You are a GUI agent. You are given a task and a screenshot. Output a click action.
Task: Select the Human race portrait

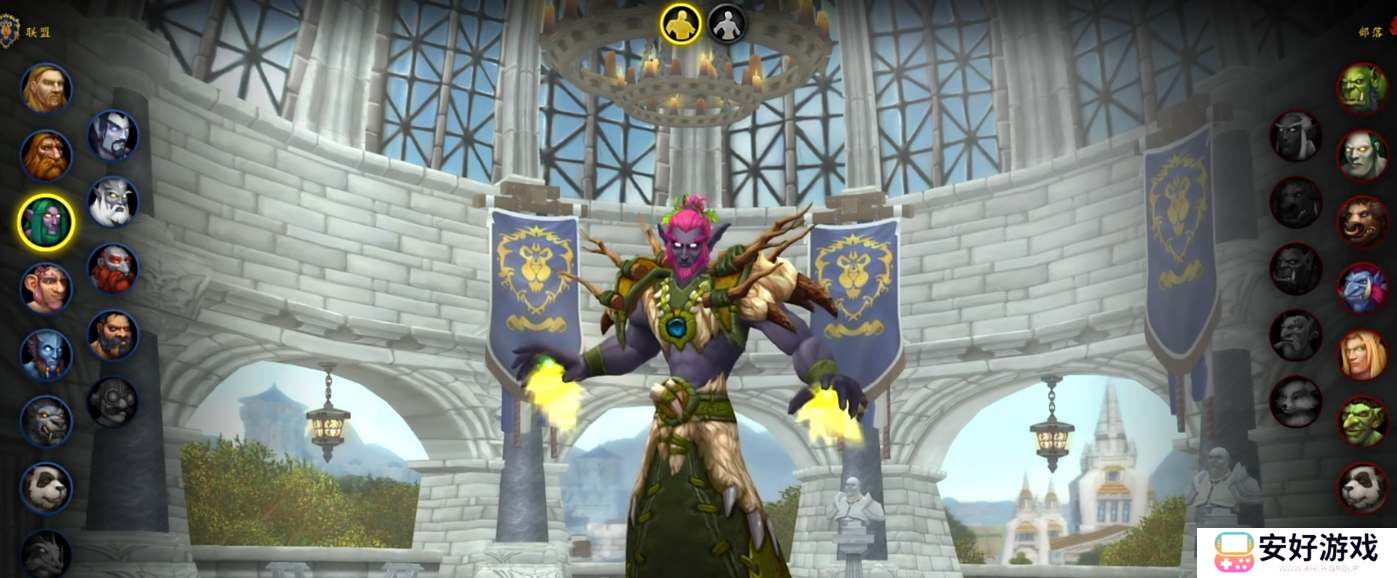[x=46, y=89]
